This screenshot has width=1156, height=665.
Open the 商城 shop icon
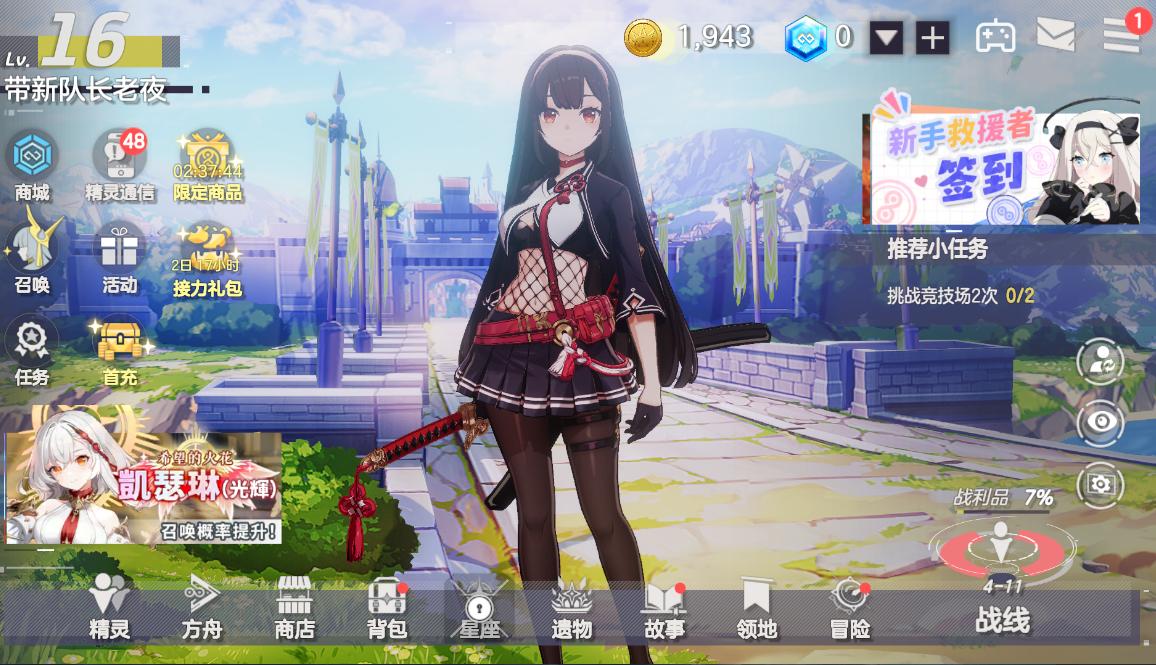[32, 164]
